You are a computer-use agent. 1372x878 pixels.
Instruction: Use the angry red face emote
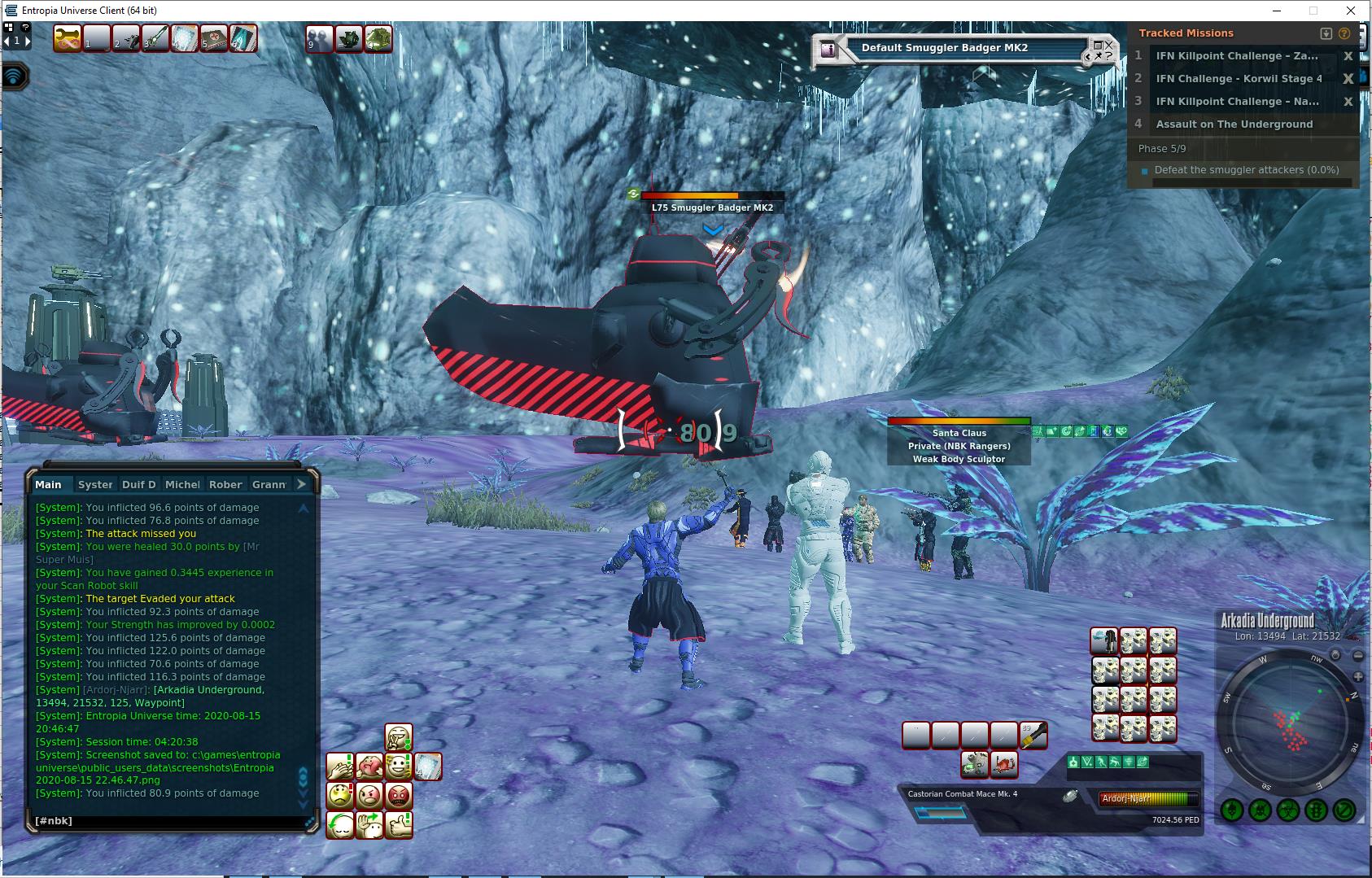pyautogui.click(x=399, y=795)
